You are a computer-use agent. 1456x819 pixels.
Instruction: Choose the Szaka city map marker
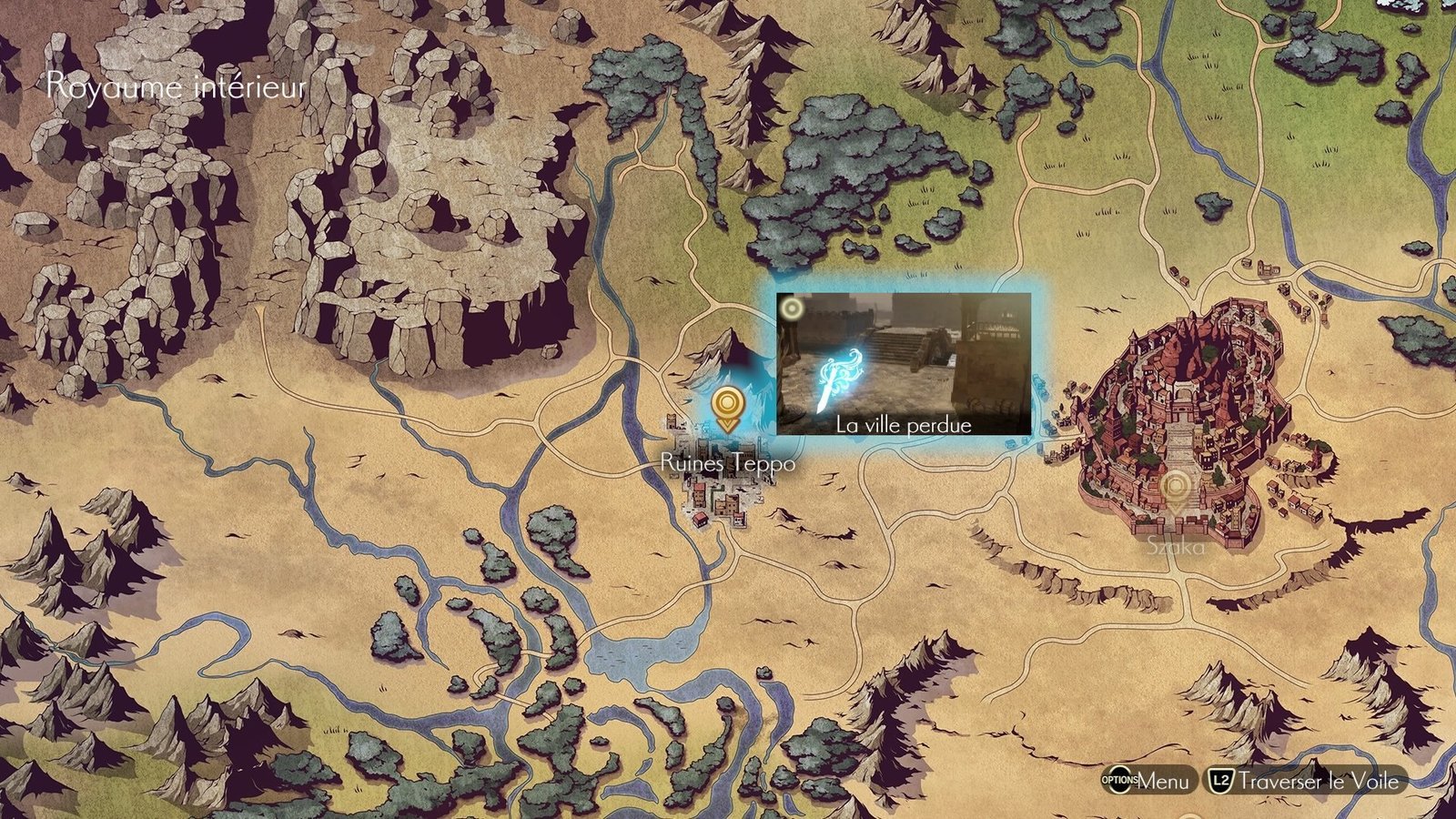point(1176,491)
